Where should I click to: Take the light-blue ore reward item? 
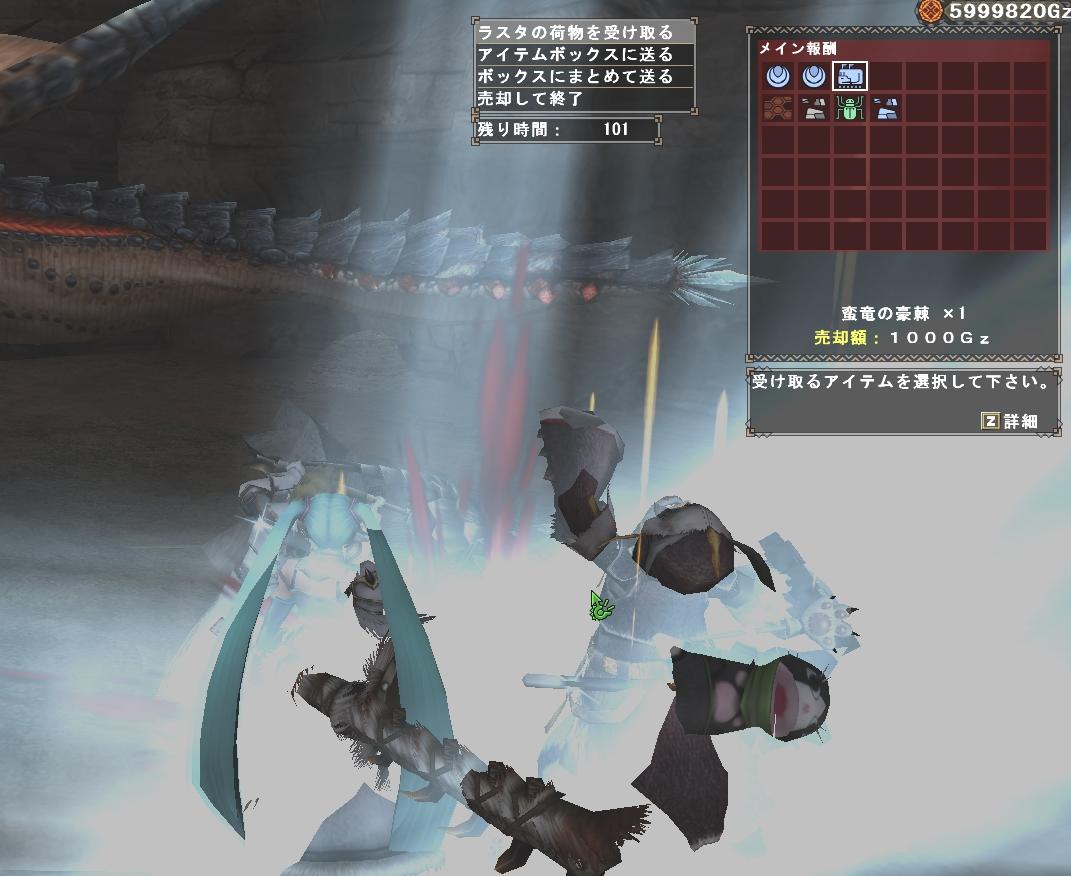(886, 109)
